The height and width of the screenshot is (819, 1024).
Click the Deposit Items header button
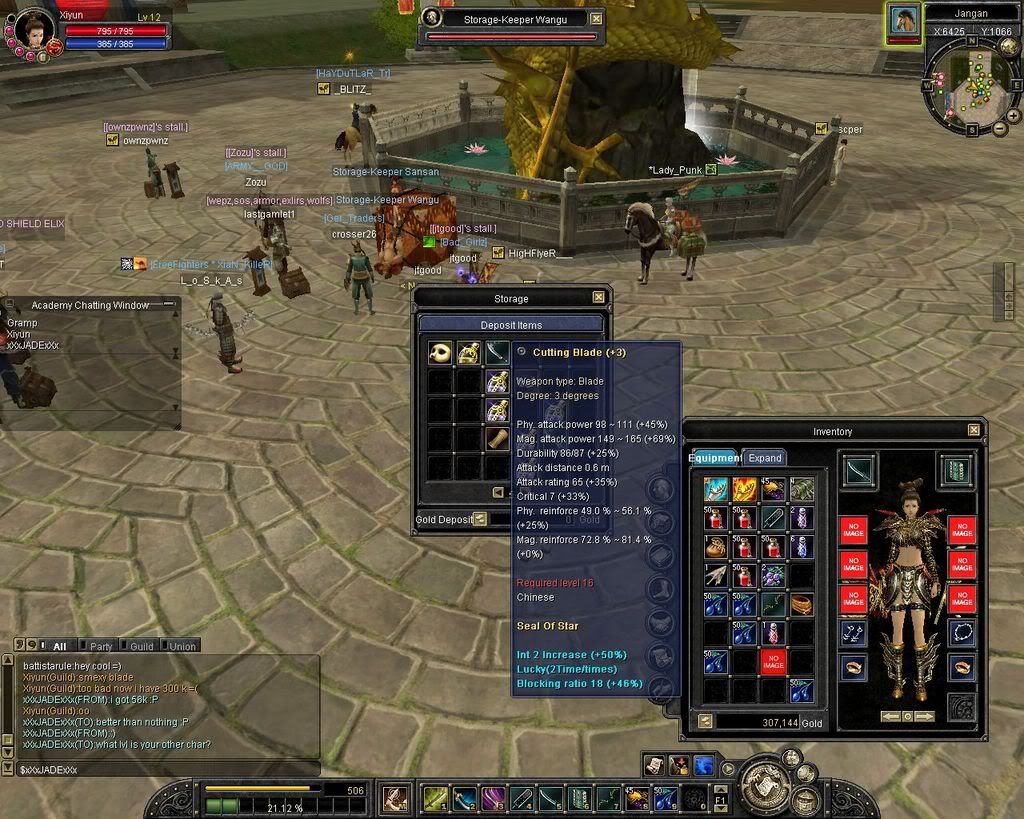511,324
